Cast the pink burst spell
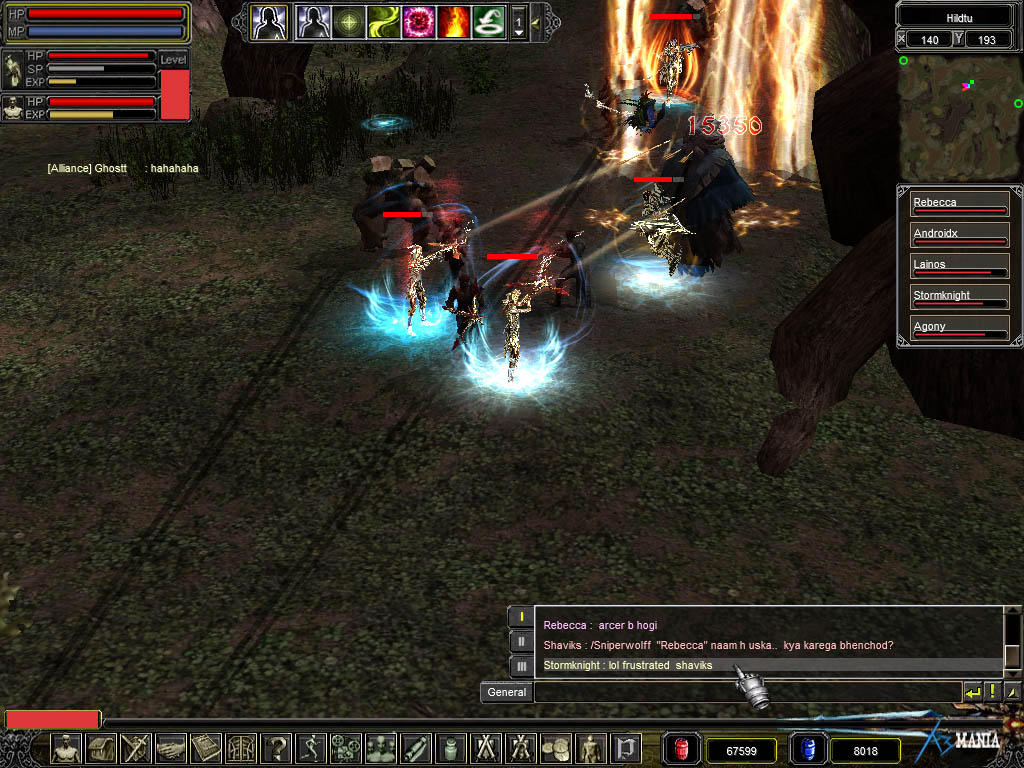 click(418, 21)
